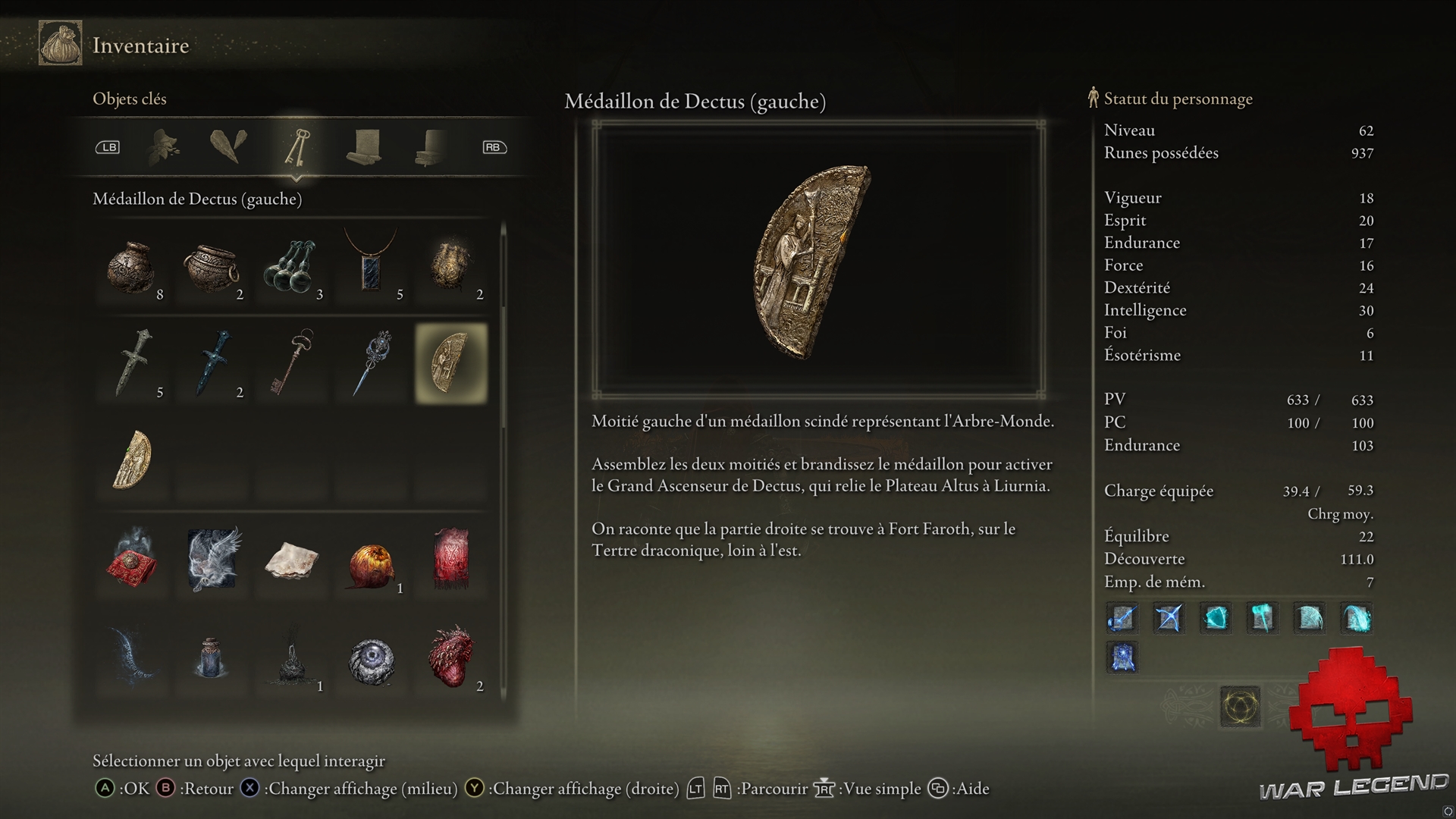
Task: Choose the ornate silver needle item
Action: click(373, 362)
